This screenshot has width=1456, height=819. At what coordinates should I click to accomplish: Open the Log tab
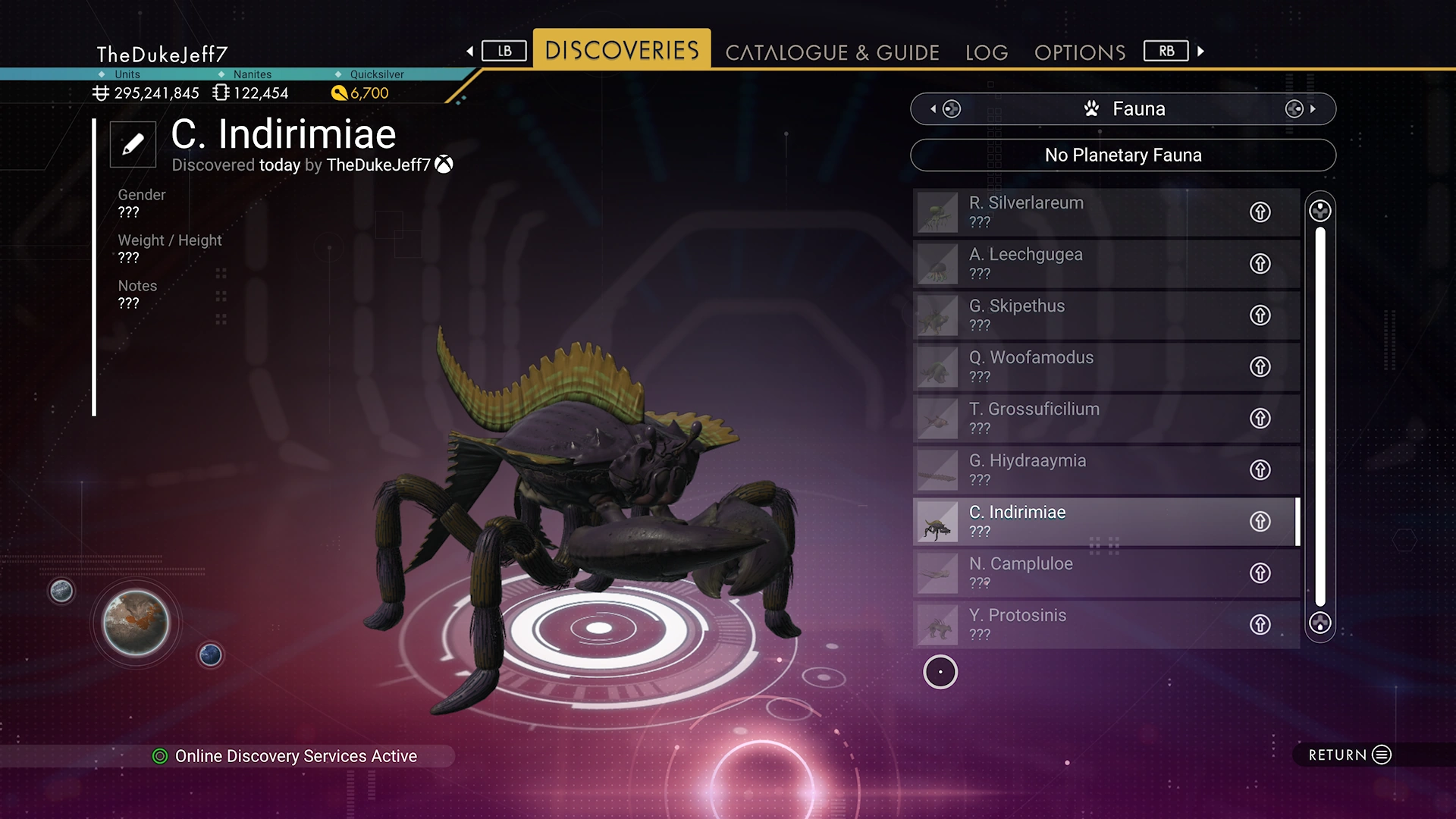(x=987, y=52)
